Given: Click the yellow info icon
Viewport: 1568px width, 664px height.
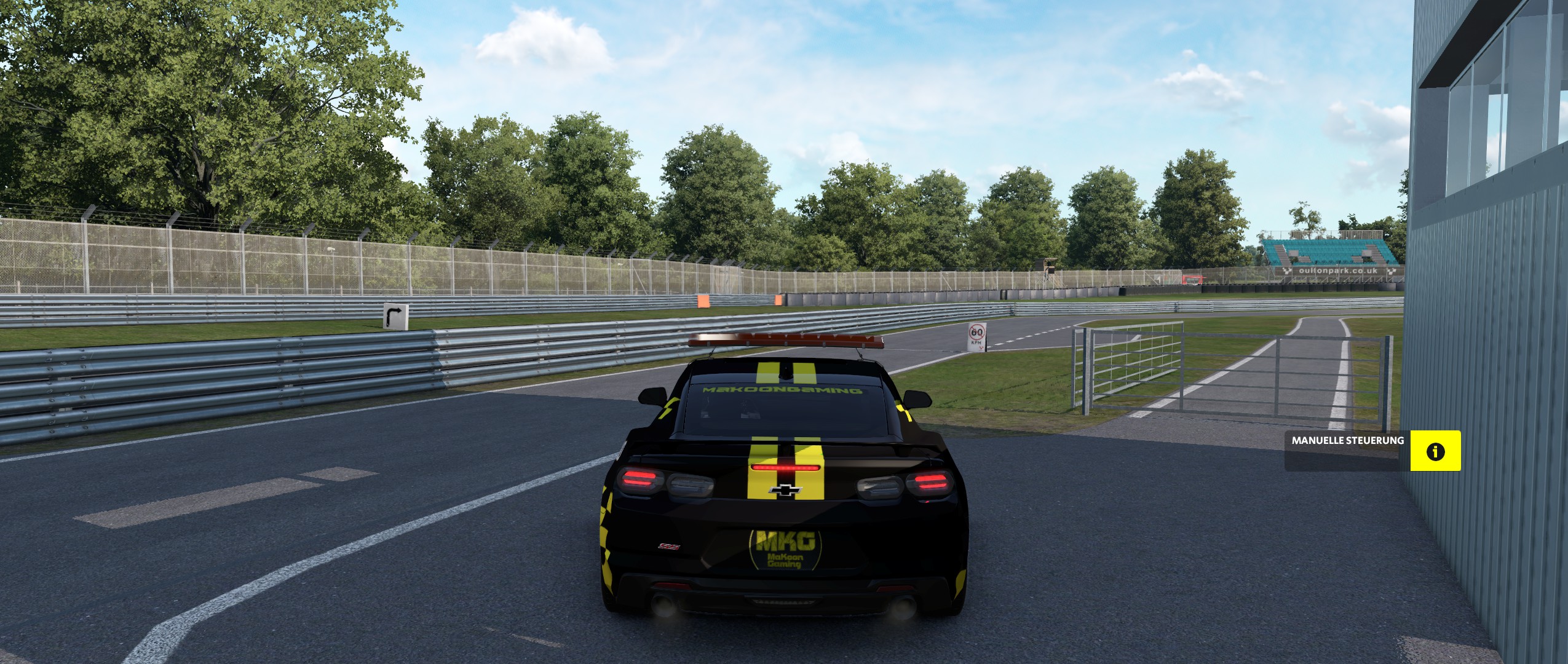Looking at the screenshot, I should point(1435,451).
